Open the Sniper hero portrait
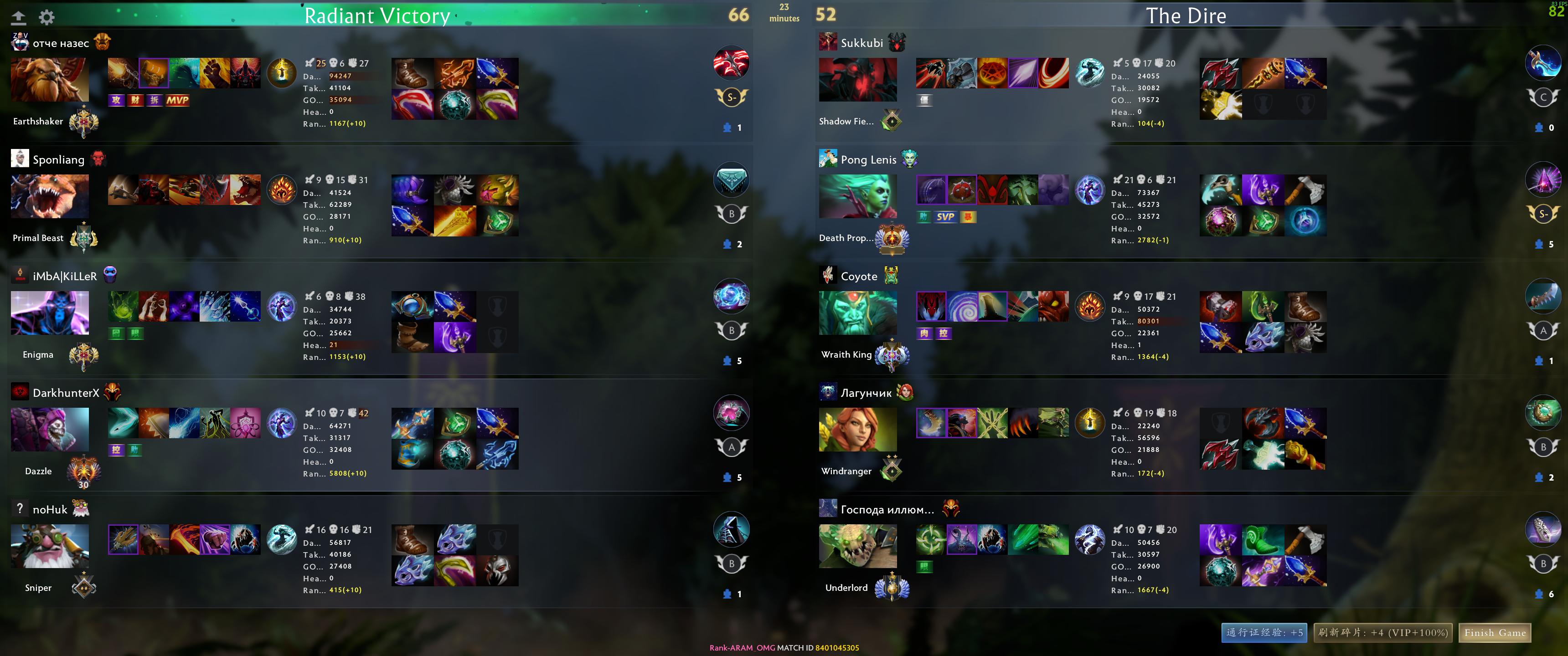1568x656 pixels. [50, 546]
